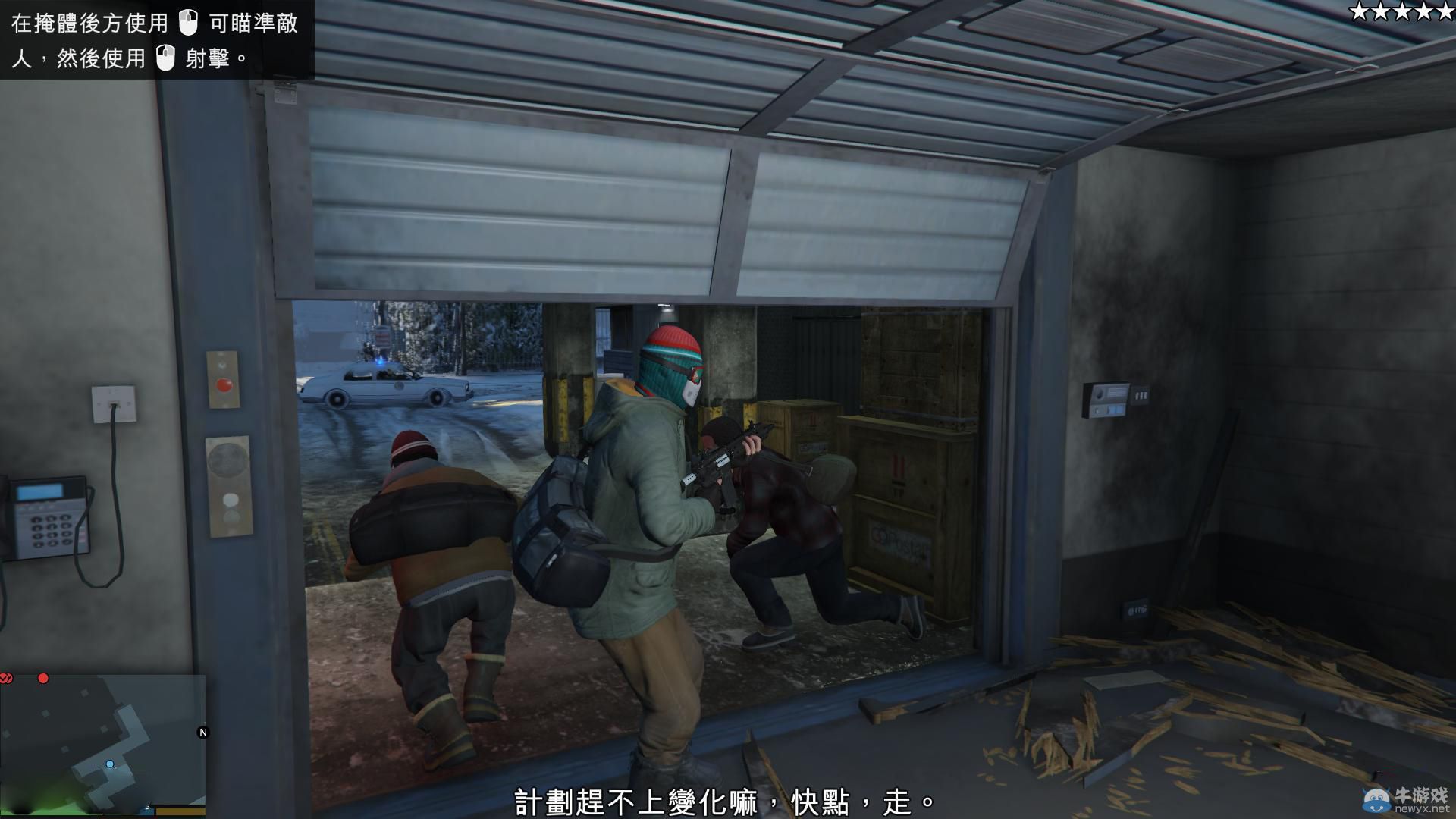Click the 牛游戏 logo text in the watermark
The height and width of the screenshot is (819, 1456).
pyautogui.click(x=1423, y=795)
